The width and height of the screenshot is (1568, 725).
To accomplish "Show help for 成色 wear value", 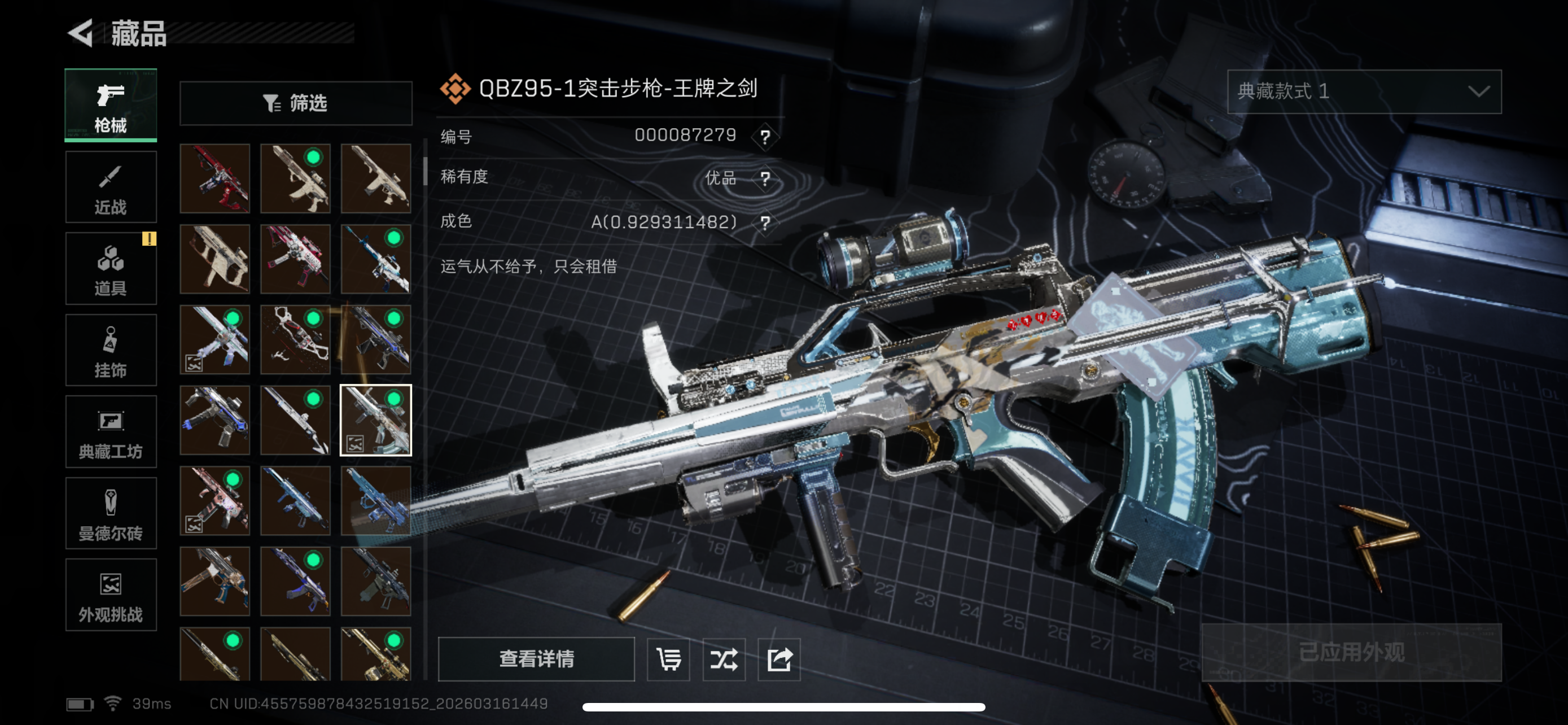I will (x=765, y=222).
